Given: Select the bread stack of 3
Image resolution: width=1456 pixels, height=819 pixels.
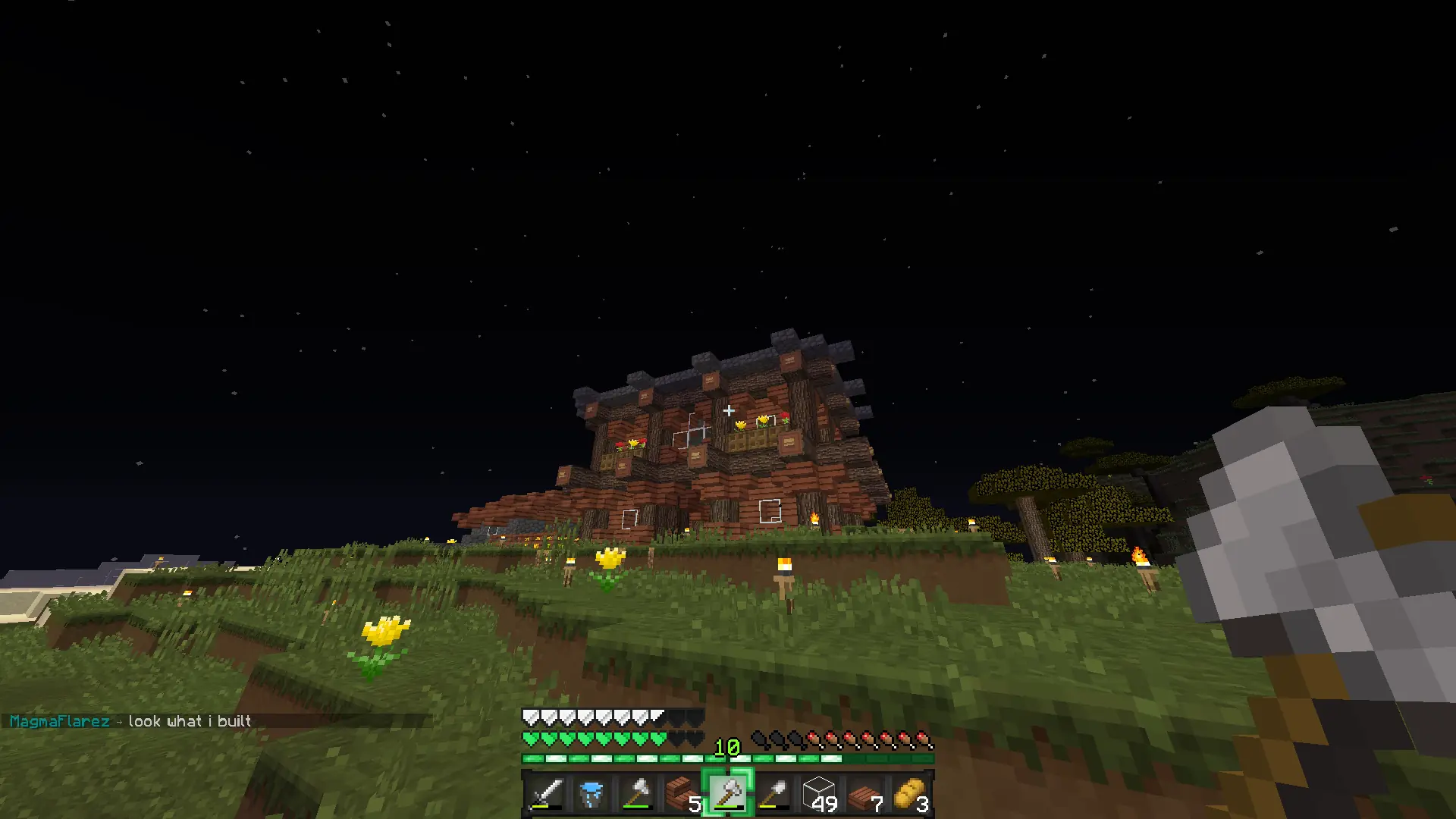Looking at the screenshot, I should (910, 793).
